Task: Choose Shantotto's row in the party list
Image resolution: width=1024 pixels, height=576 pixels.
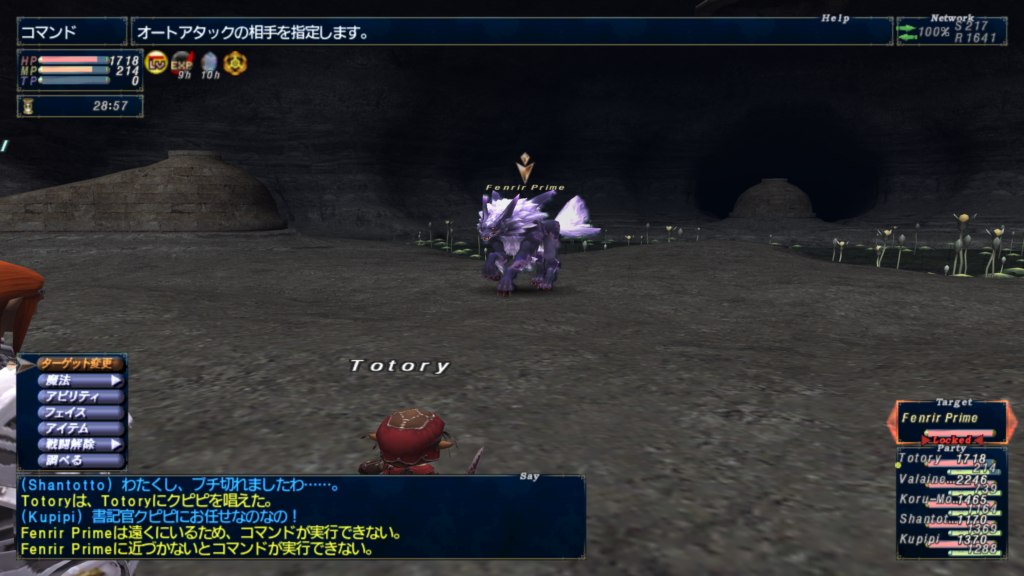Action: (951, 519)
